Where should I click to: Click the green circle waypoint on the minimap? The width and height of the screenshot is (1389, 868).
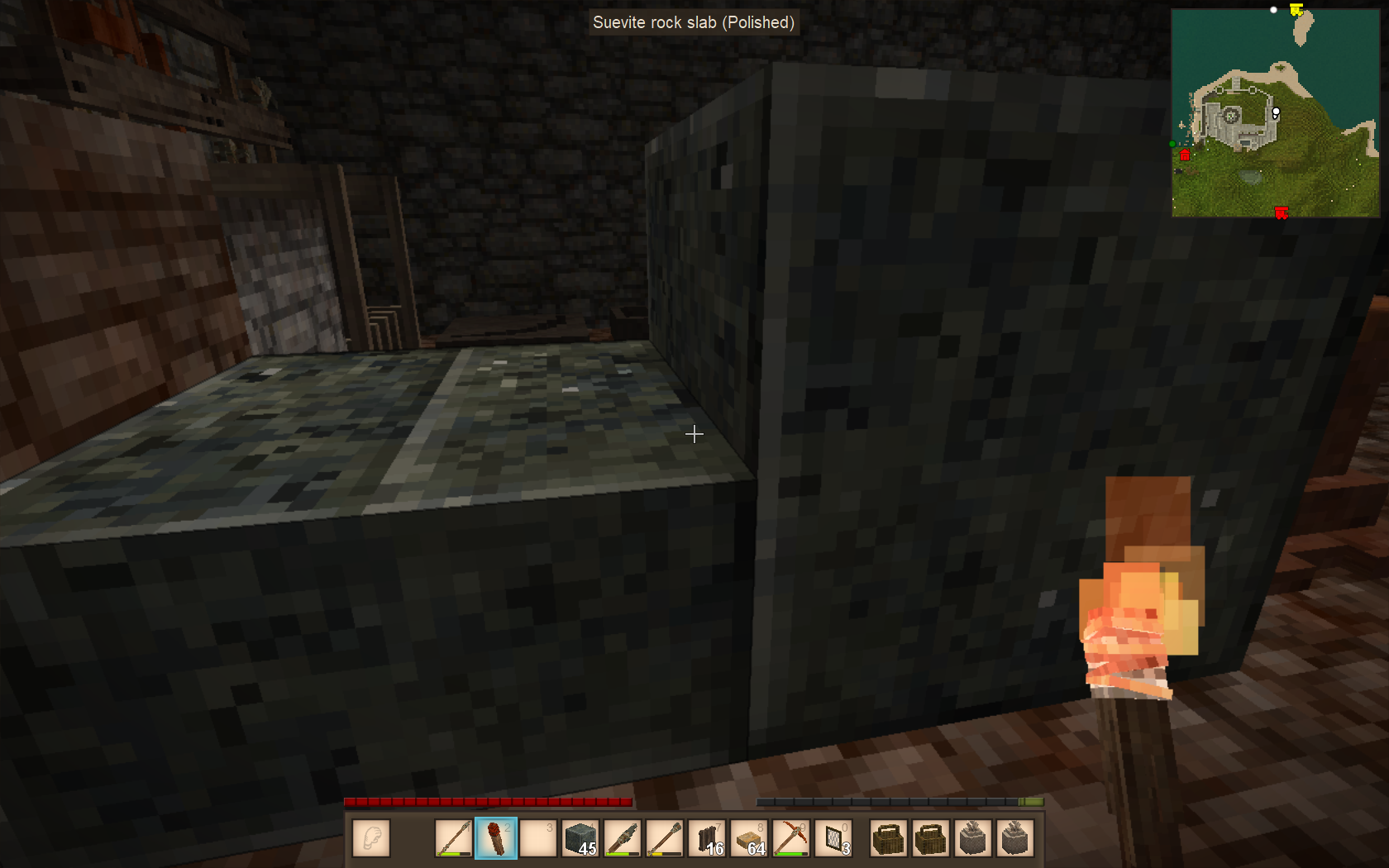tap(1172, 144)
